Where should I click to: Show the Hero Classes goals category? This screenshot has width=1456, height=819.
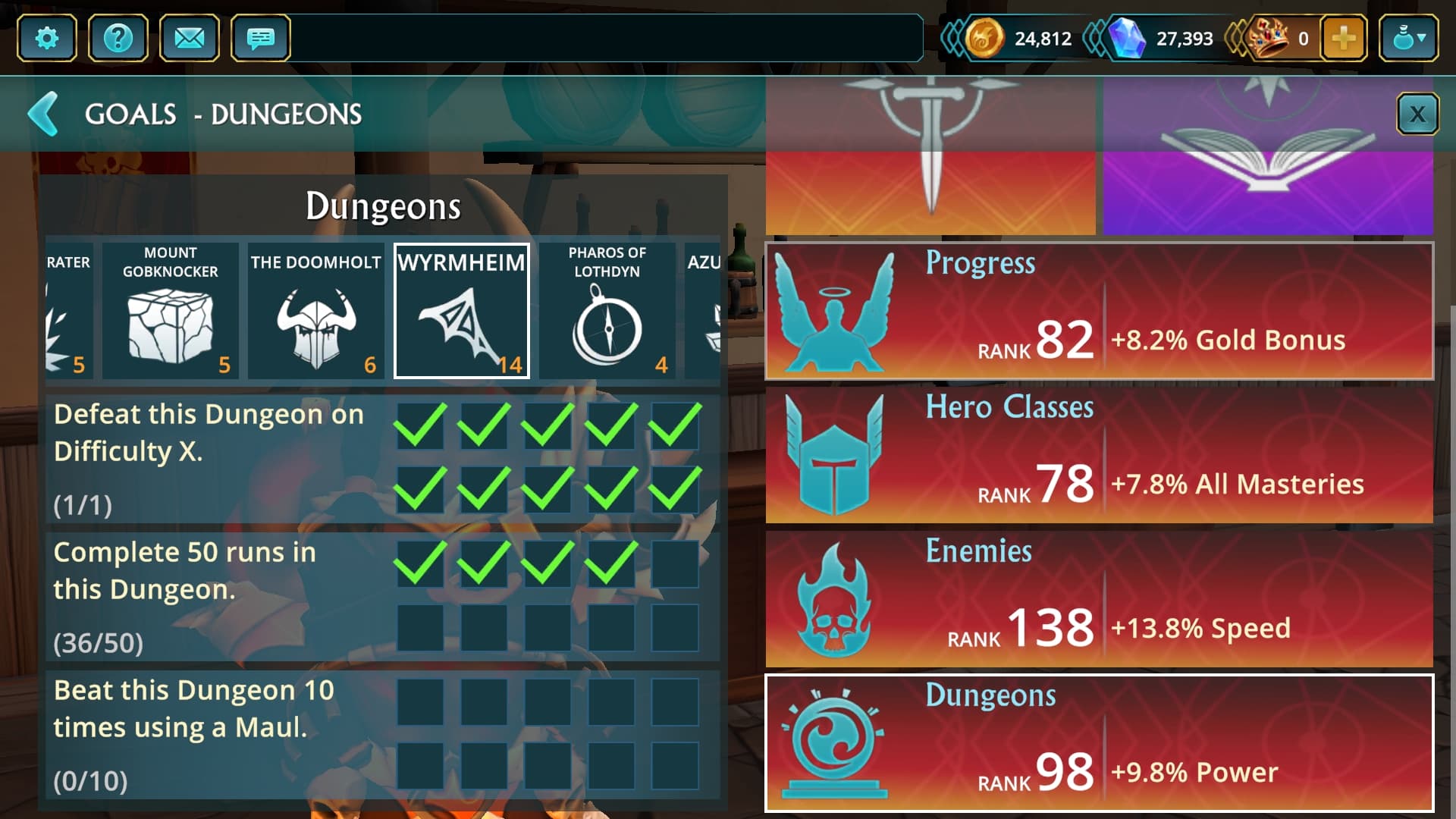pyautogui.click(x=1099, y=455)
